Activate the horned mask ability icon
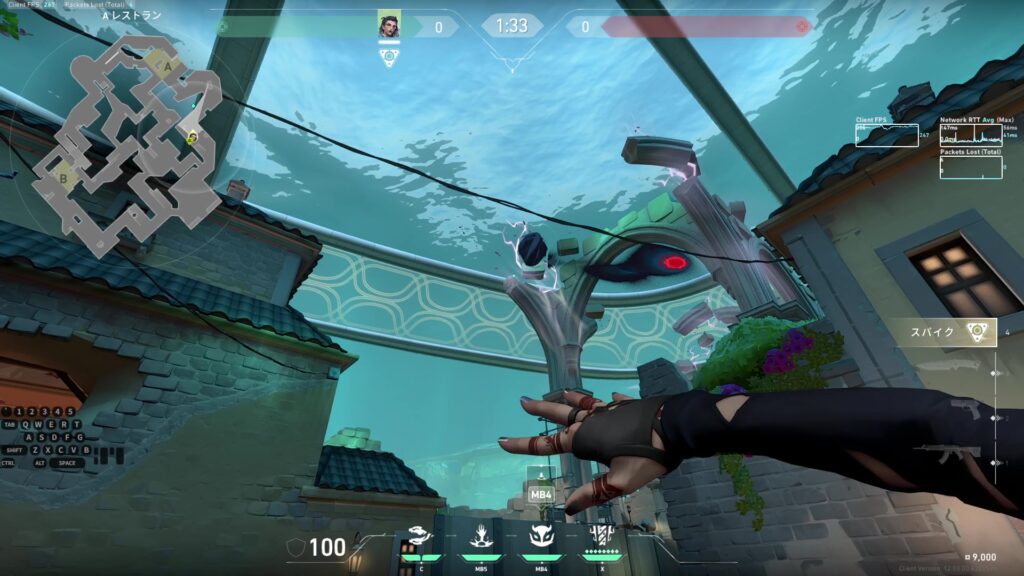Viewport: 1024px width, 576px height. [541, 537]
